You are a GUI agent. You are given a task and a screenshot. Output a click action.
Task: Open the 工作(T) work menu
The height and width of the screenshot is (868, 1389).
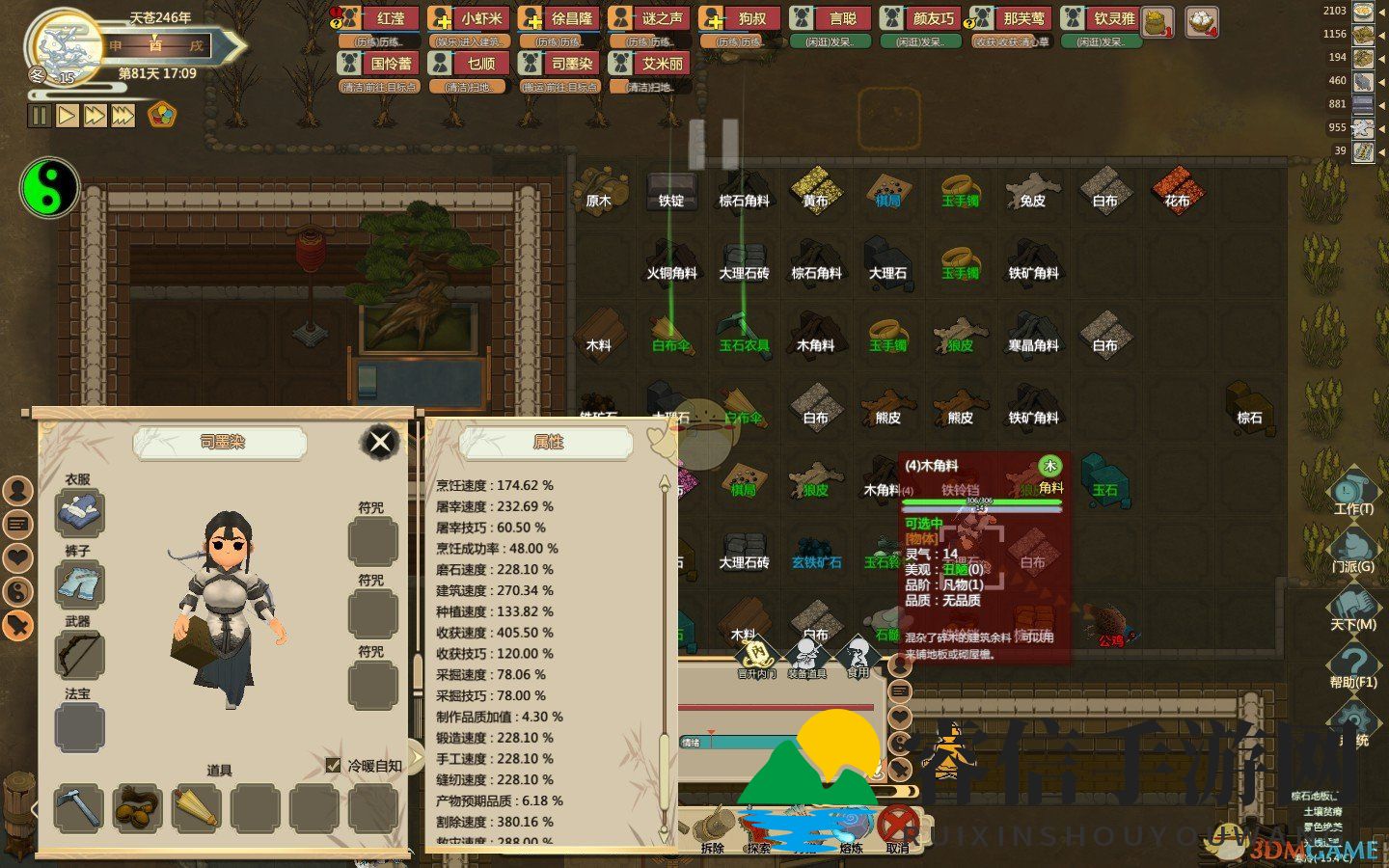click(1352, 491)
